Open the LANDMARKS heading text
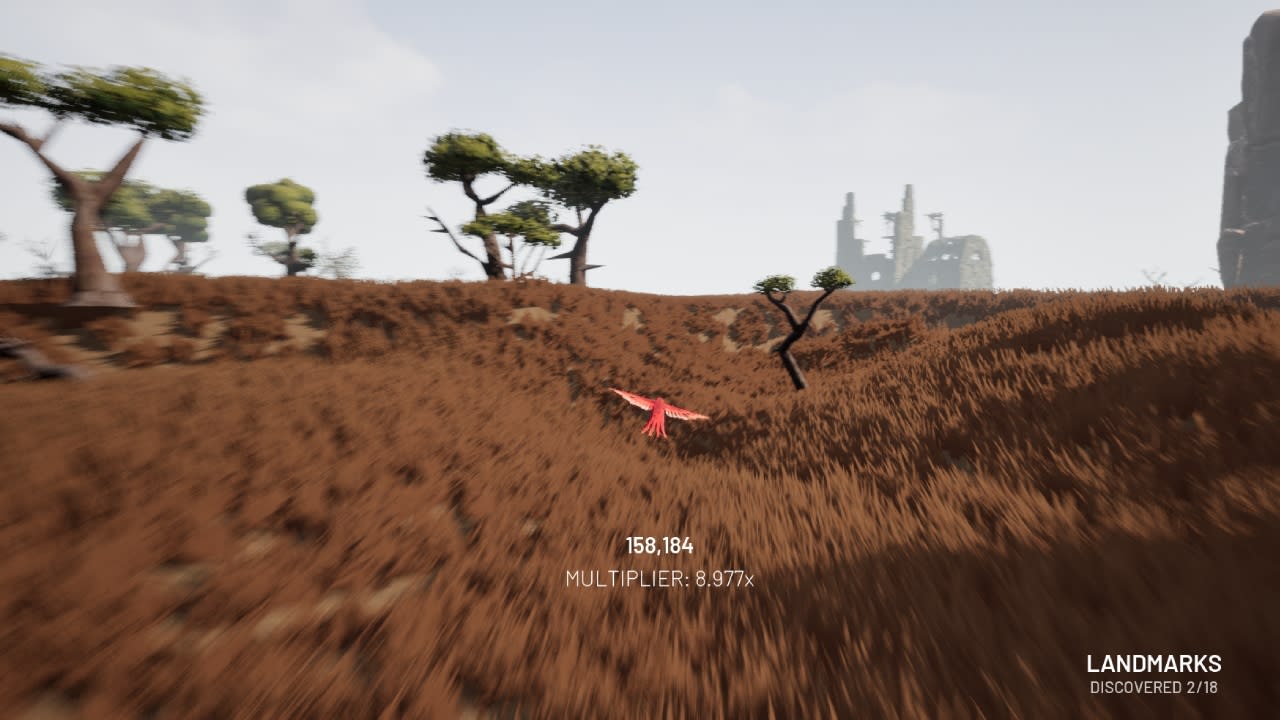 [x=1155, y=662]
